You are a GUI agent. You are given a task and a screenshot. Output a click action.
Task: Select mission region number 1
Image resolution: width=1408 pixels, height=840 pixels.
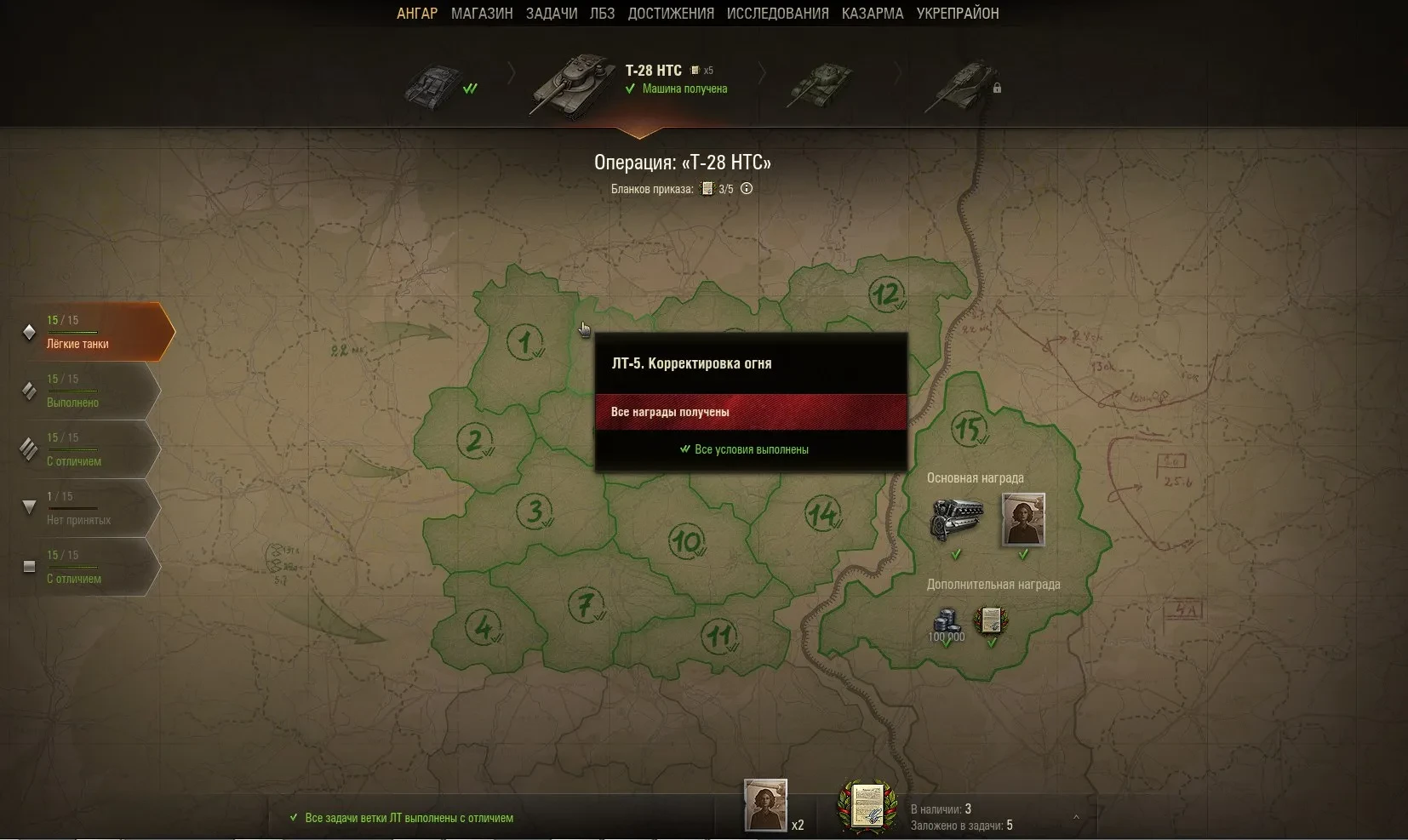pos(524,343)
